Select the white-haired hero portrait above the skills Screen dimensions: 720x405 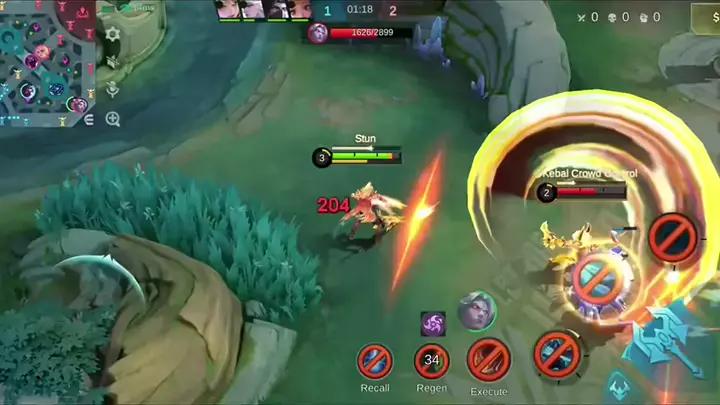click(x=476, y=311)
